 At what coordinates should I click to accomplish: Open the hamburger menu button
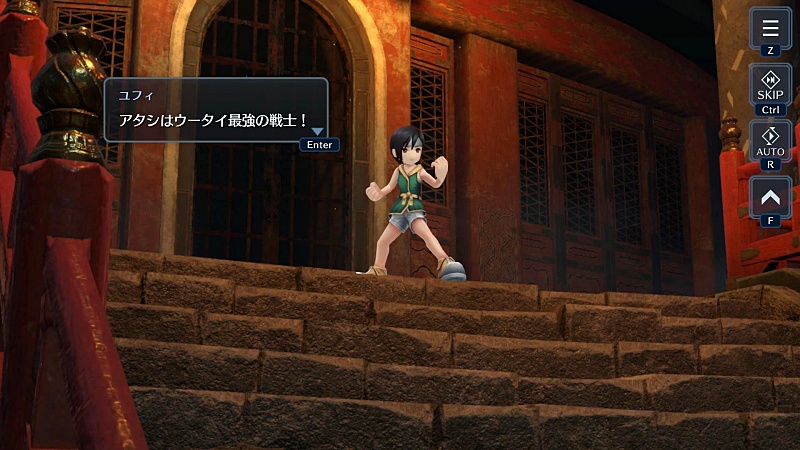[x=770, y=27]
